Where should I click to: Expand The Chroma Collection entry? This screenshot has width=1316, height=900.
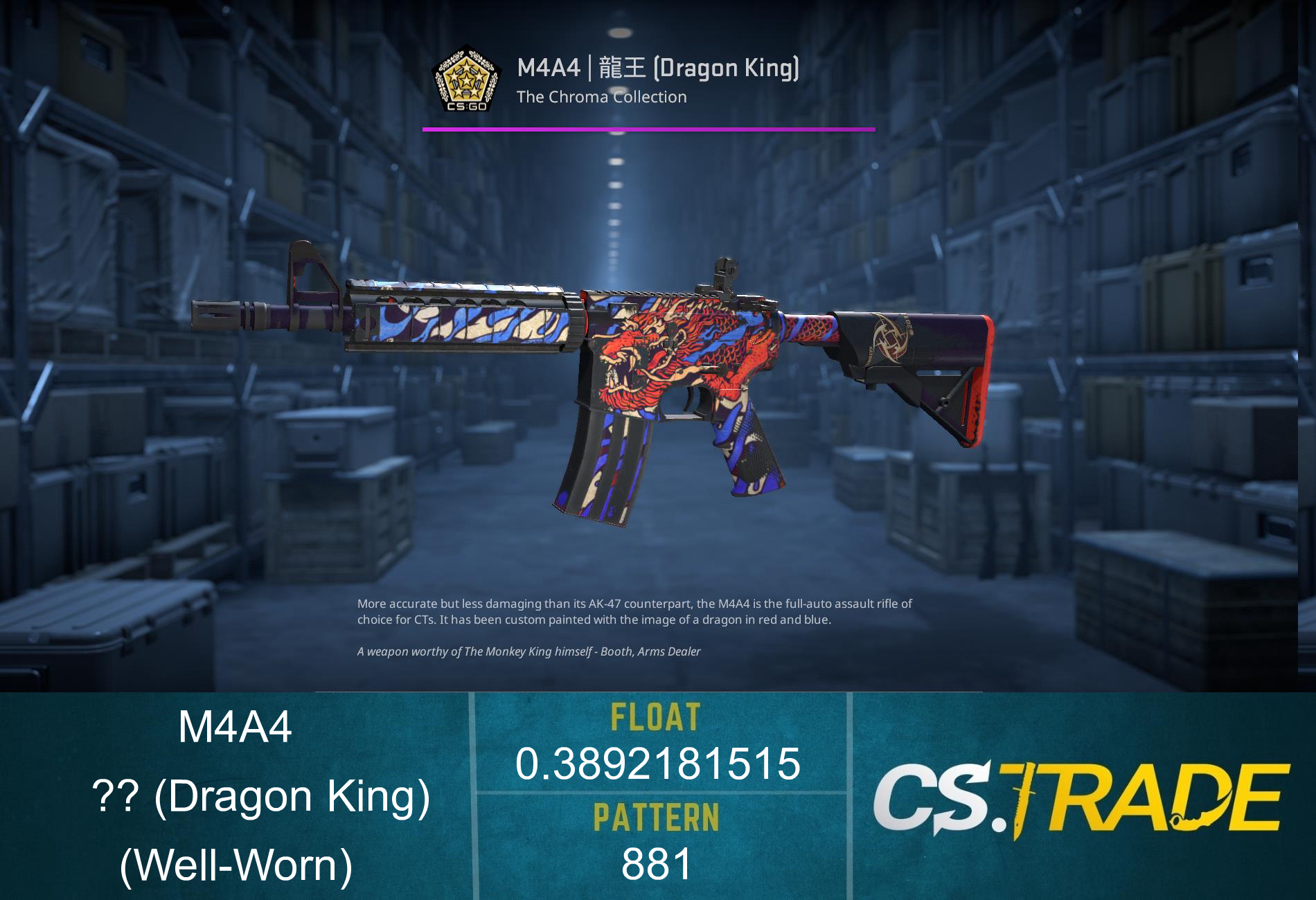[600, 98]
